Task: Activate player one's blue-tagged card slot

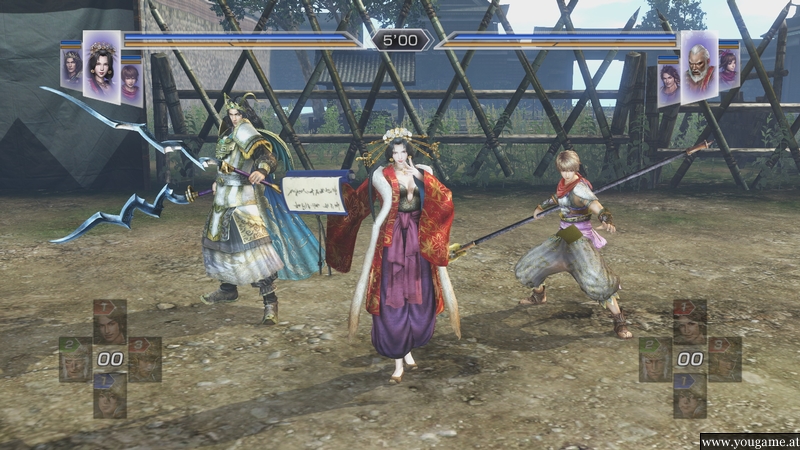Action: coord(110,395)
